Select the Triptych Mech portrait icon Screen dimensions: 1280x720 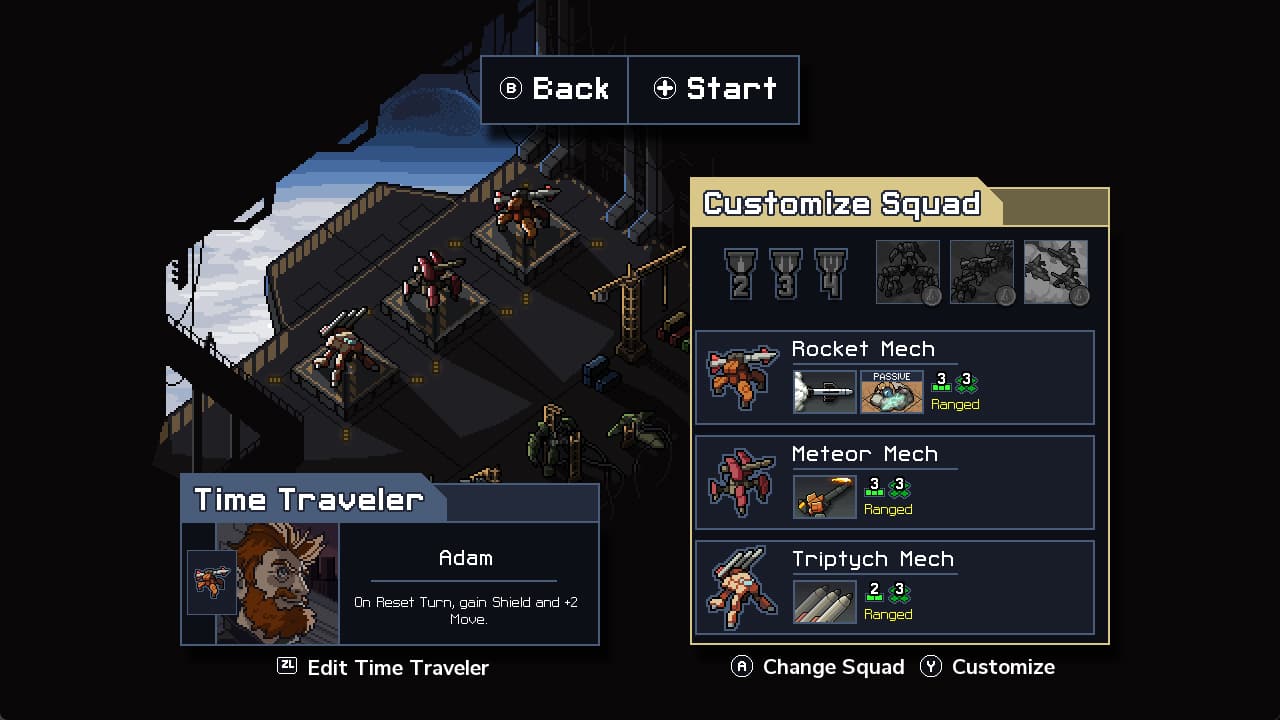(x=741, y=587)
